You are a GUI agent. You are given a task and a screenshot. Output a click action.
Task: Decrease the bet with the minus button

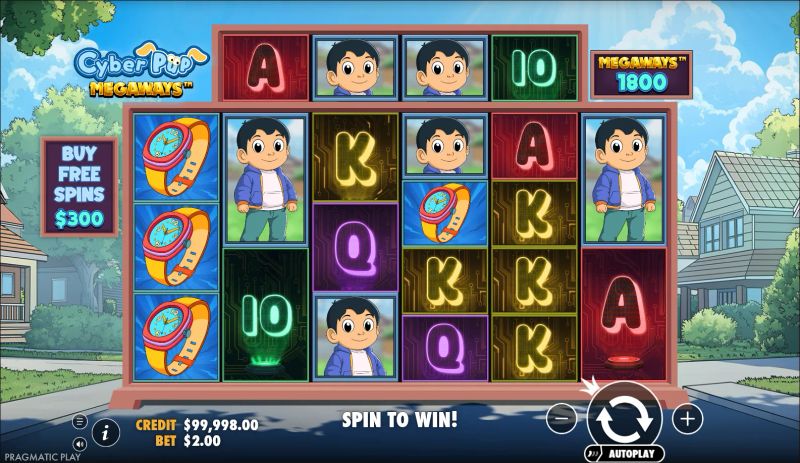coord(563,419)
